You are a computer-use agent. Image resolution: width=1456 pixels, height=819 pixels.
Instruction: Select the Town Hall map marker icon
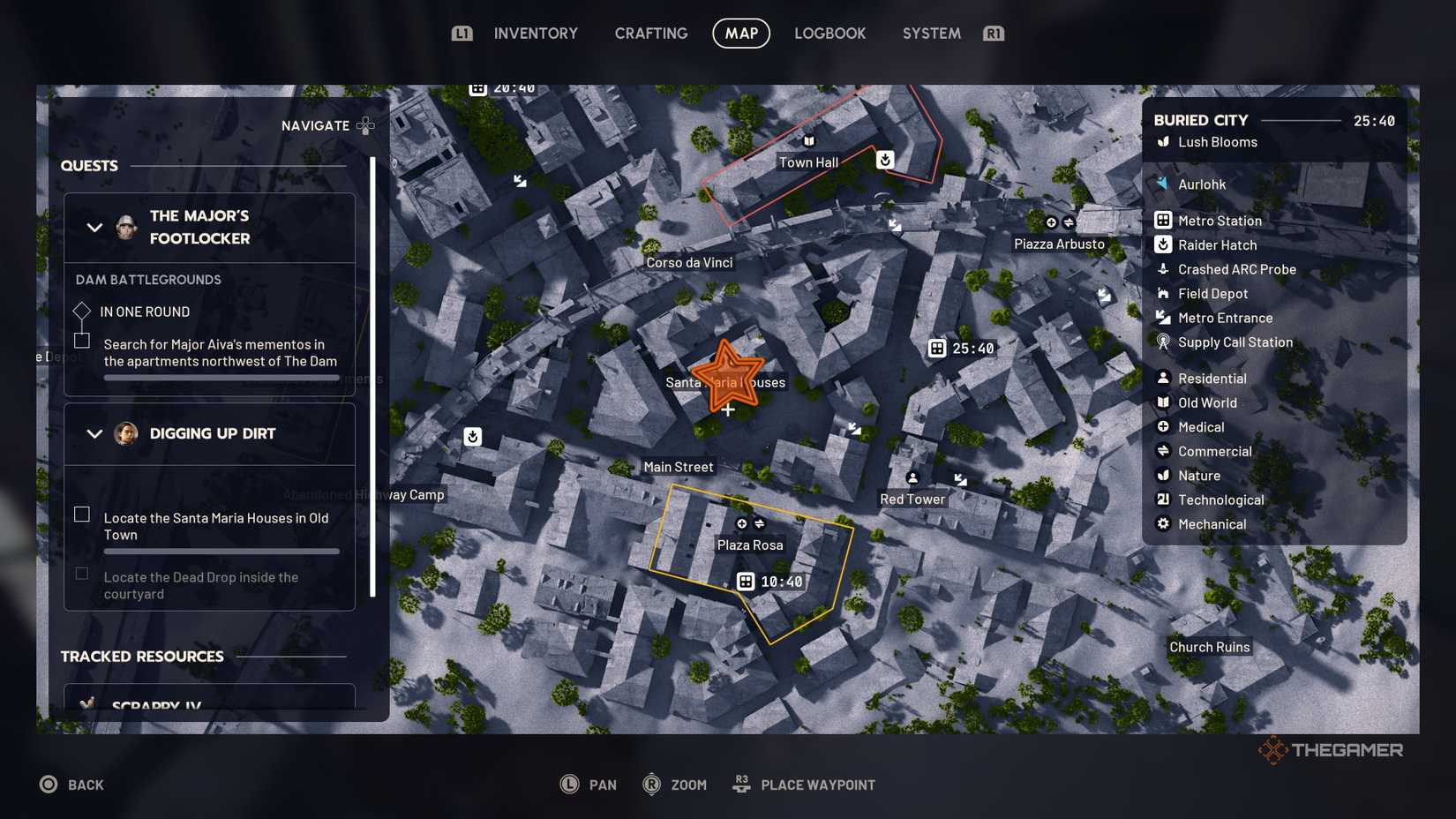pyautogui.click(x=807, y=139)
